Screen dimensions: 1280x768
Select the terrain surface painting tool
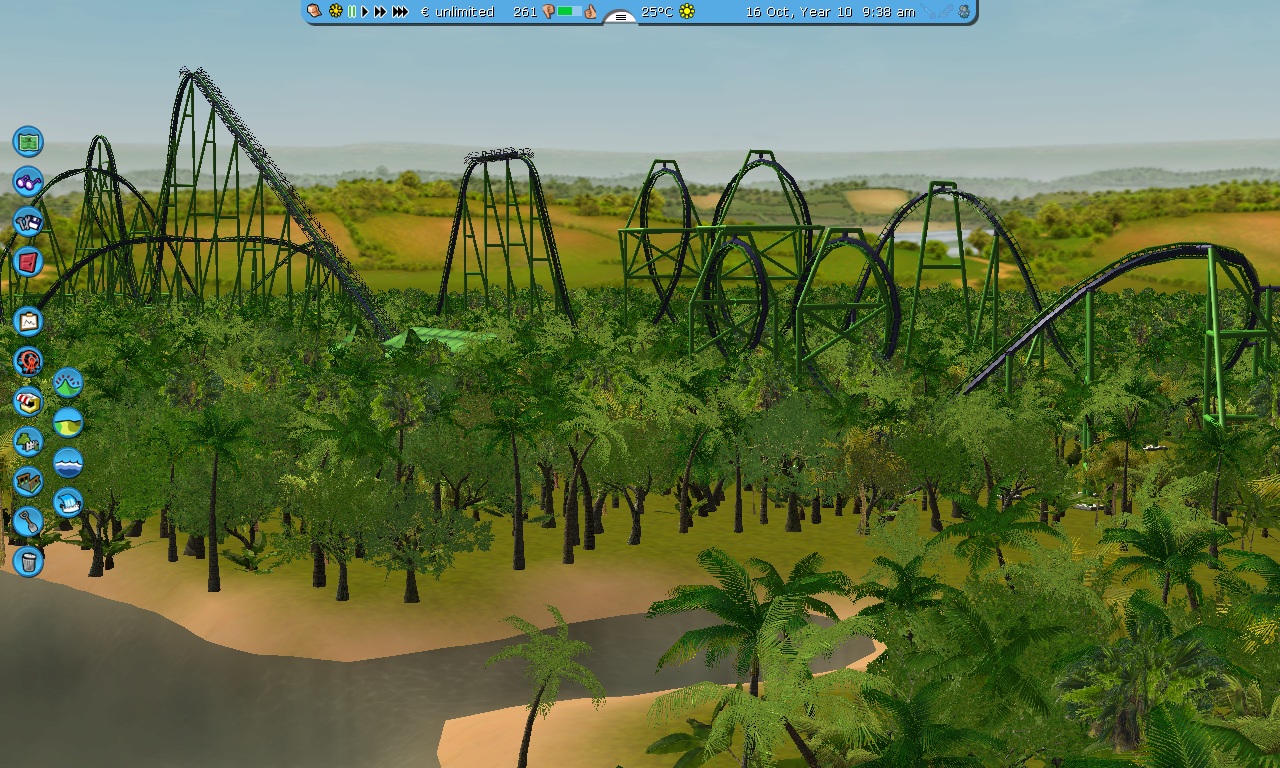tap(67, 422)
